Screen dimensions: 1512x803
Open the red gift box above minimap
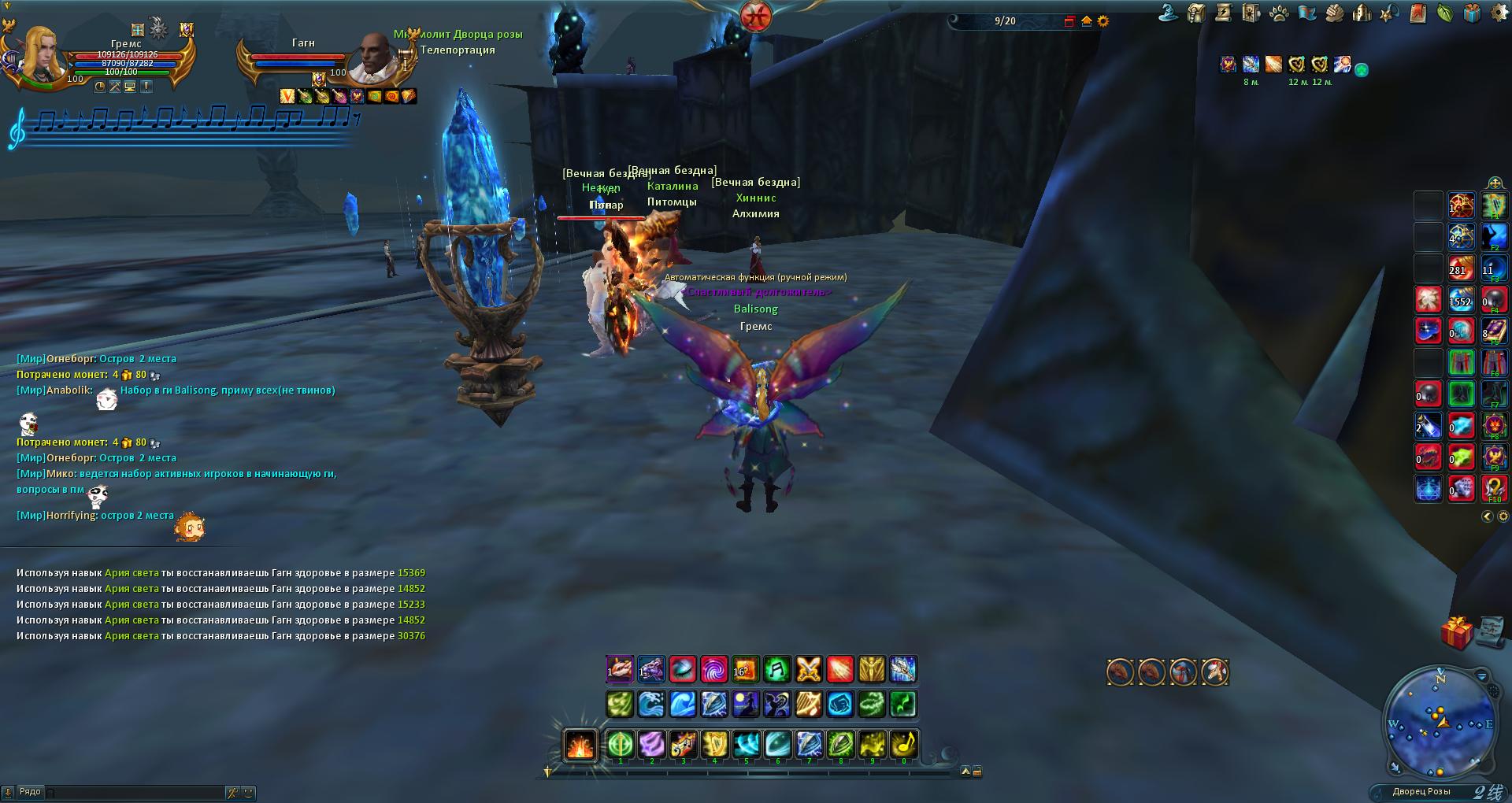pos(1457,633)
